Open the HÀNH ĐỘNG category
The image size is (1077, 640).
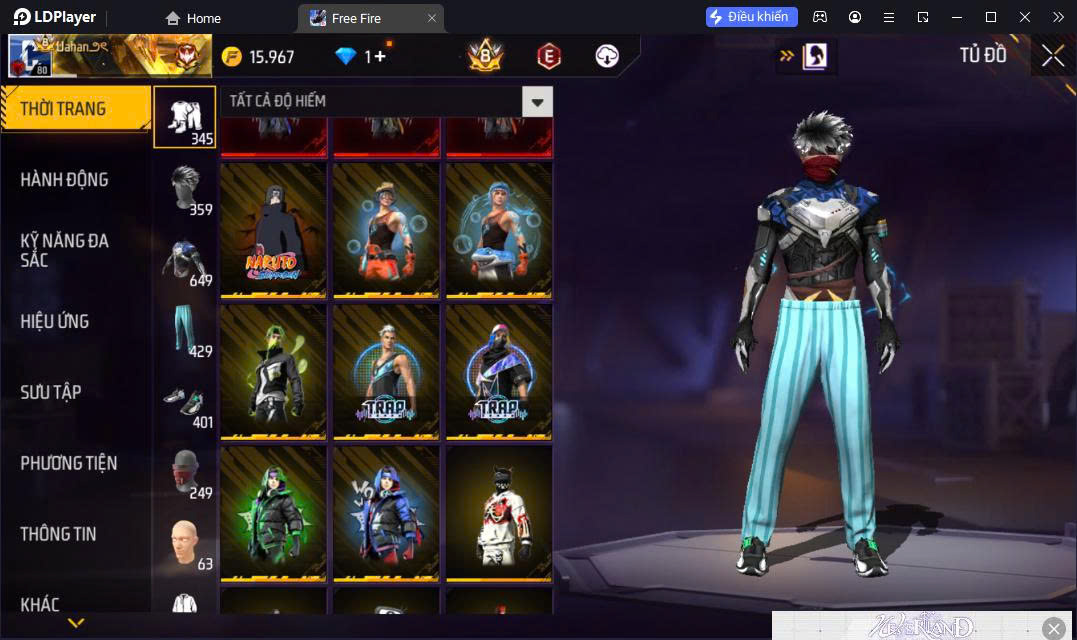click(x=65, y=180)
